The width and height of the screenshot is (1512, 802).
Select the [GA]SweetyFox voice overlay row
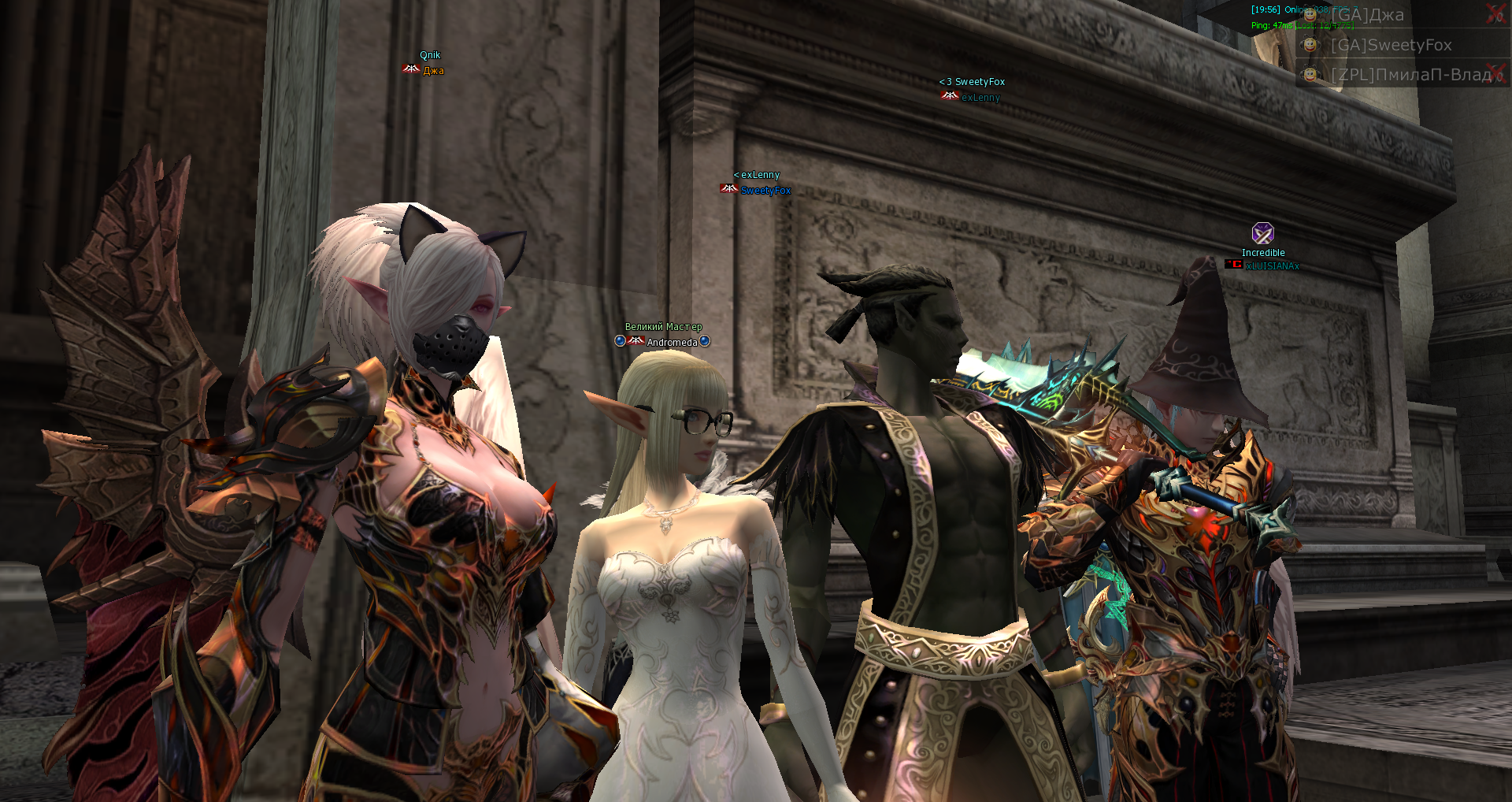[x=1391, y=45]
